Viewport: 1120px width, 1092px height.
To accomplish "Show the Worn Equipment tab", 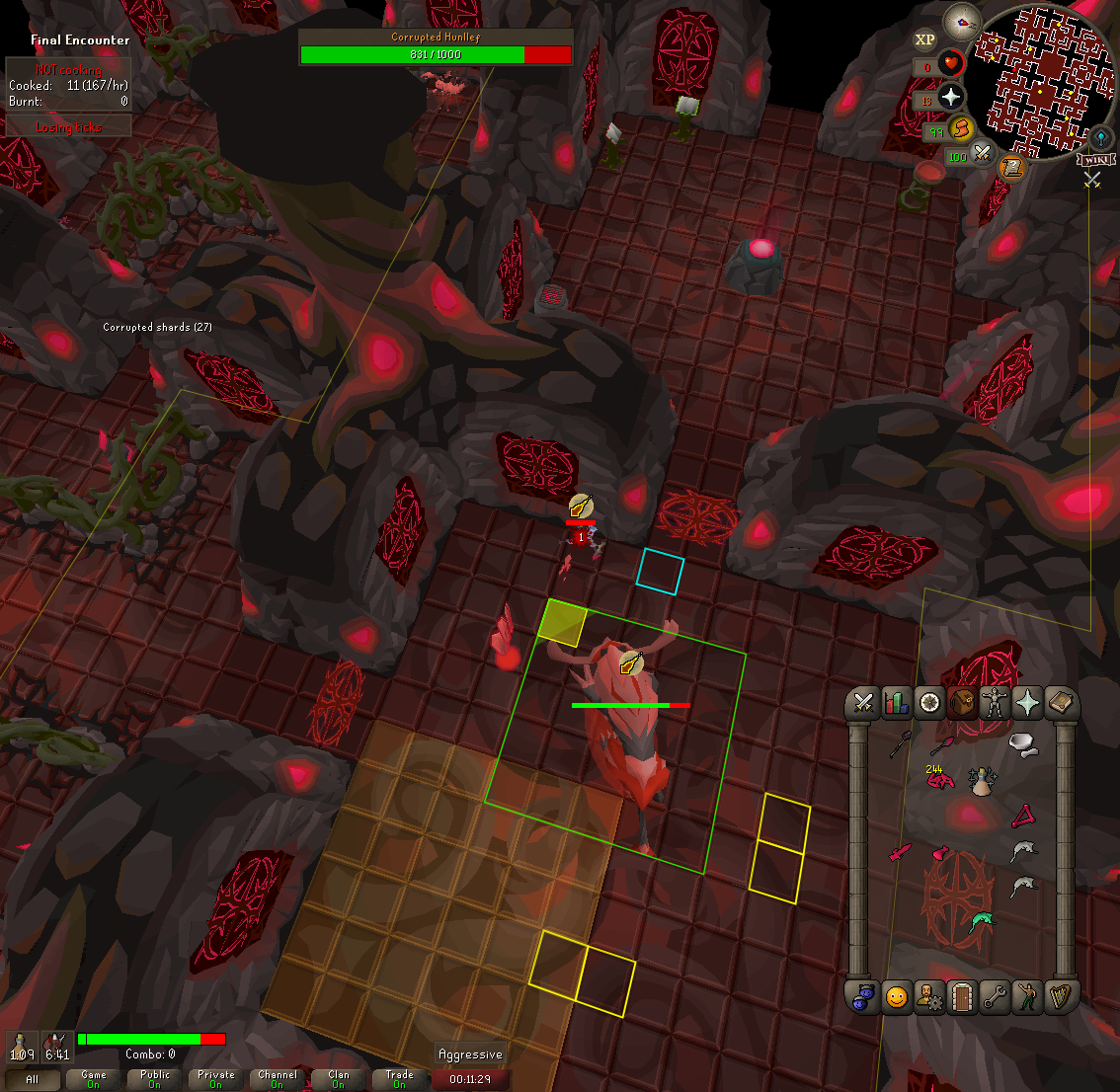I will point(994,703).
